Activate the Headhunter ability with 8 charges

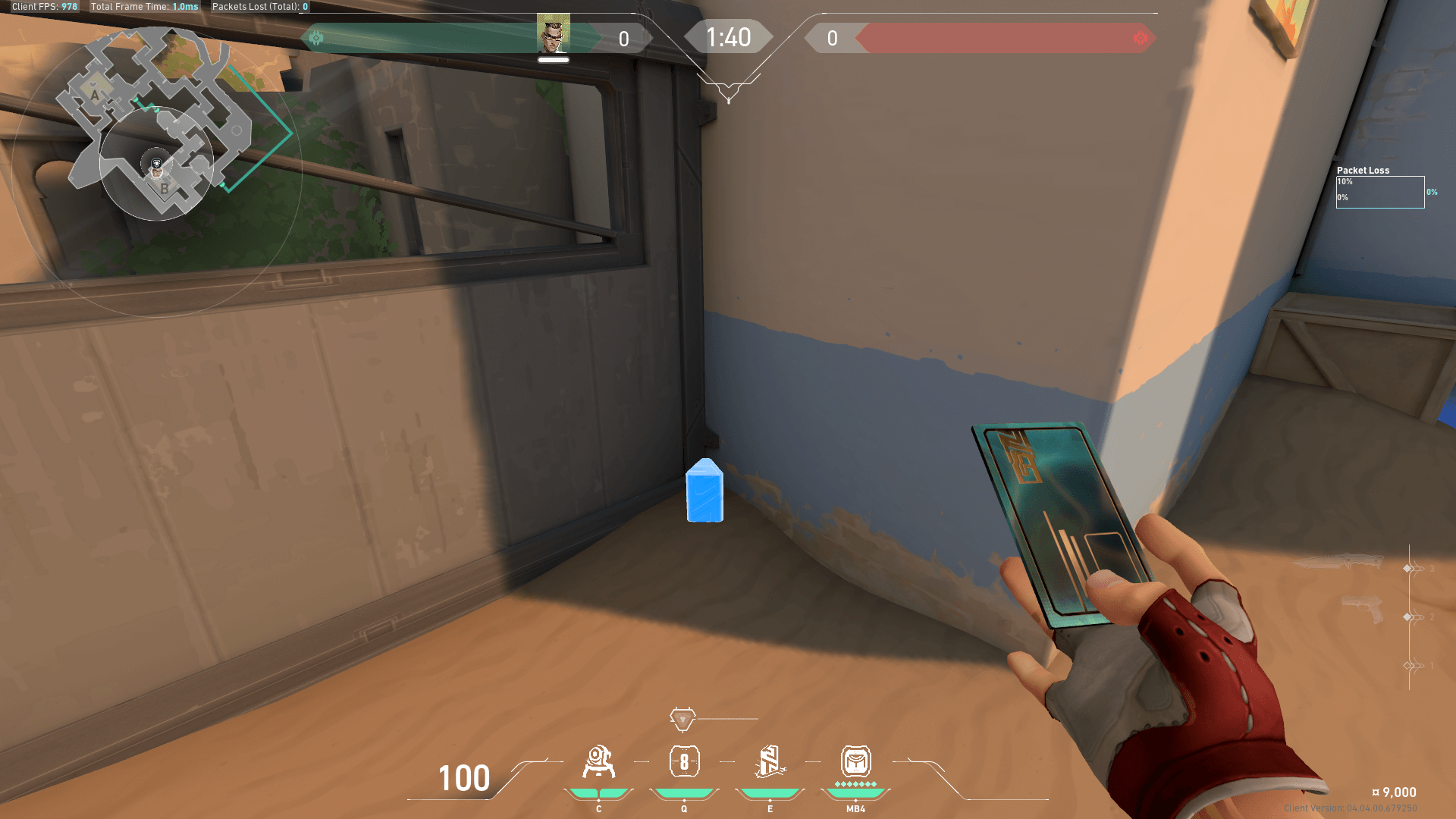click(684, 762)
